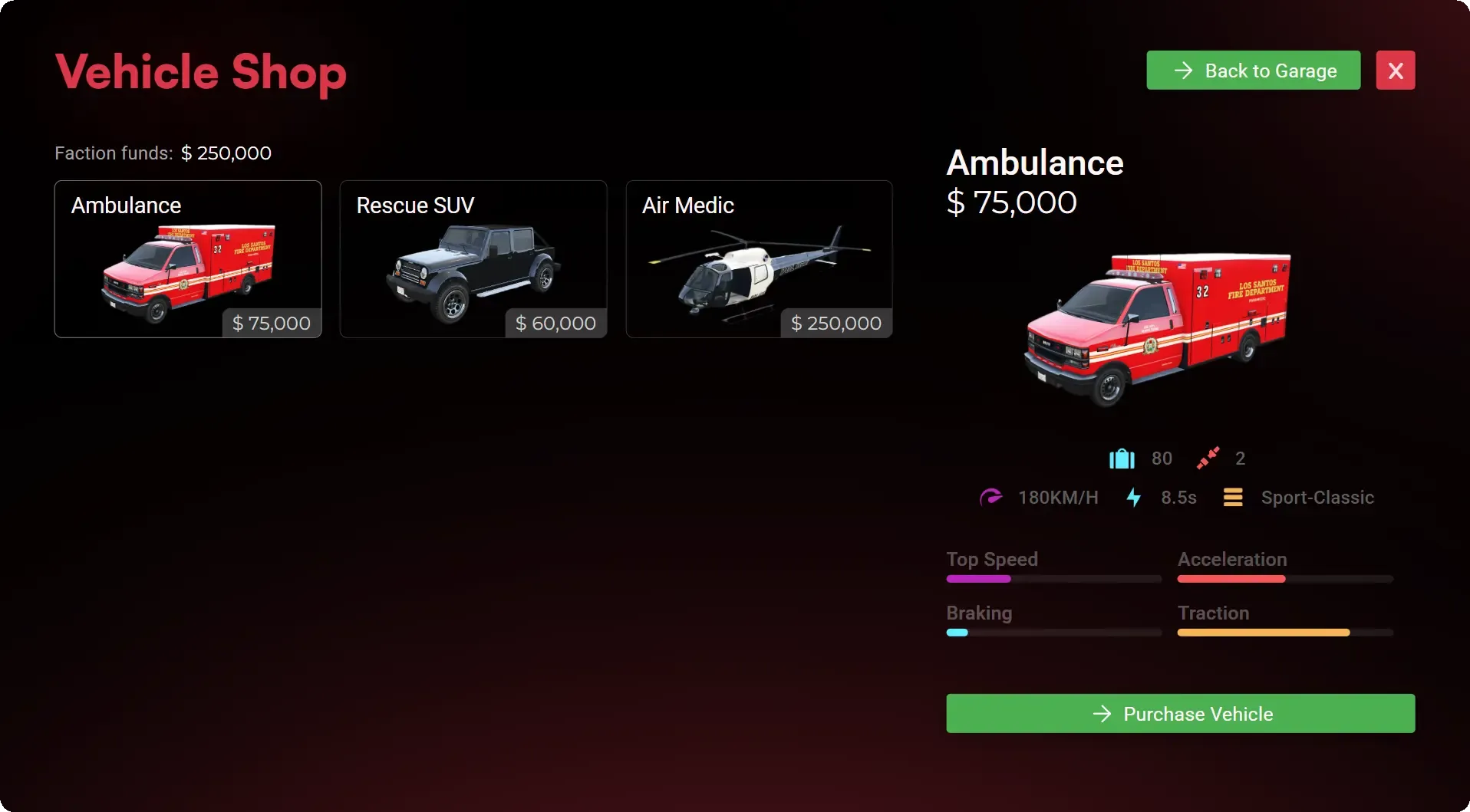The width and height of the screenshot is (1470, 812).
Task: Select the Ambulance vehicle card
Action: 187,259
